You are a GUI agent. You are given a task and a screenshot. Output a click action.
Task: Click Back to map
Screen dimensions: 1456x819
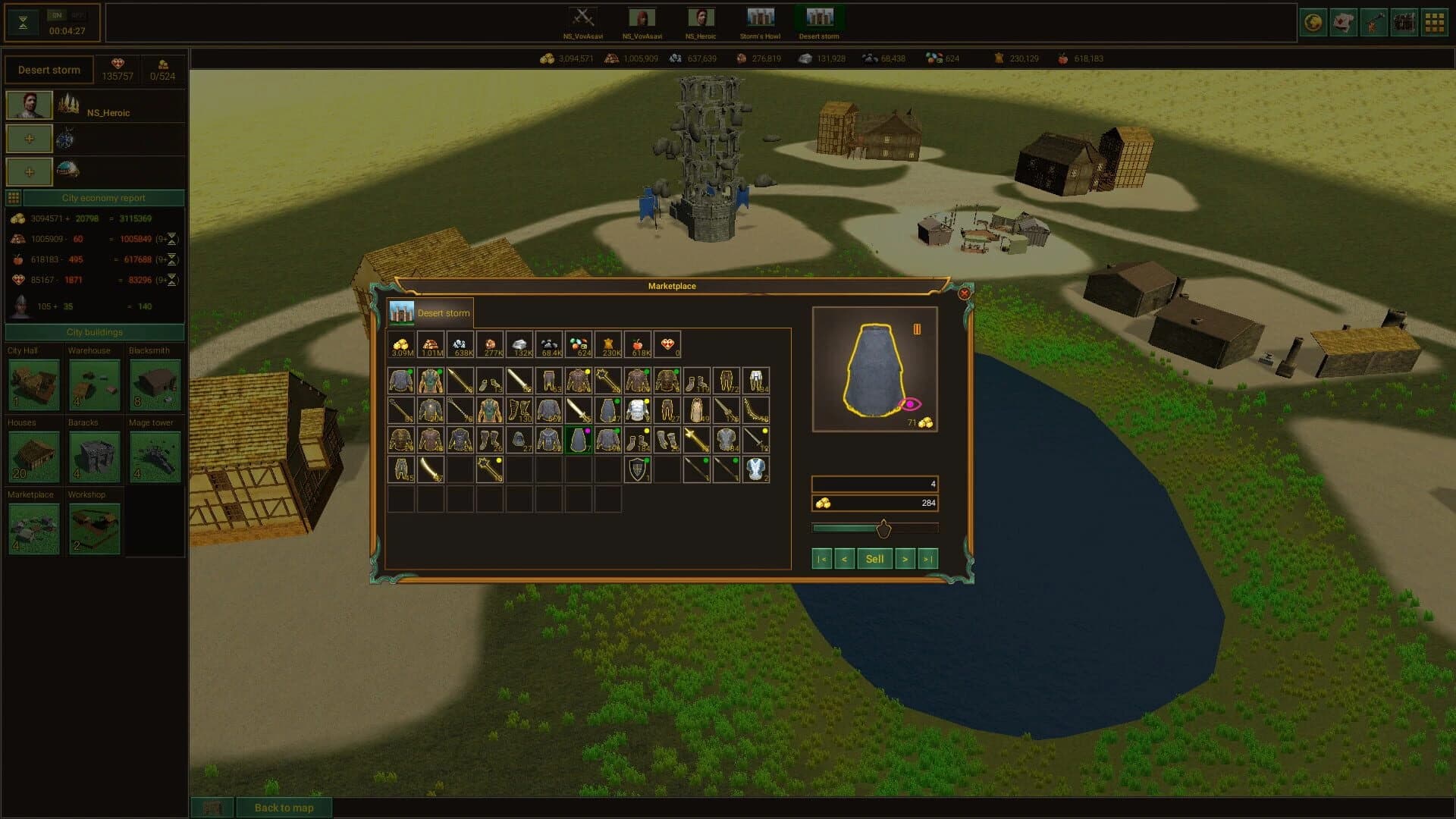click(285, 808)
